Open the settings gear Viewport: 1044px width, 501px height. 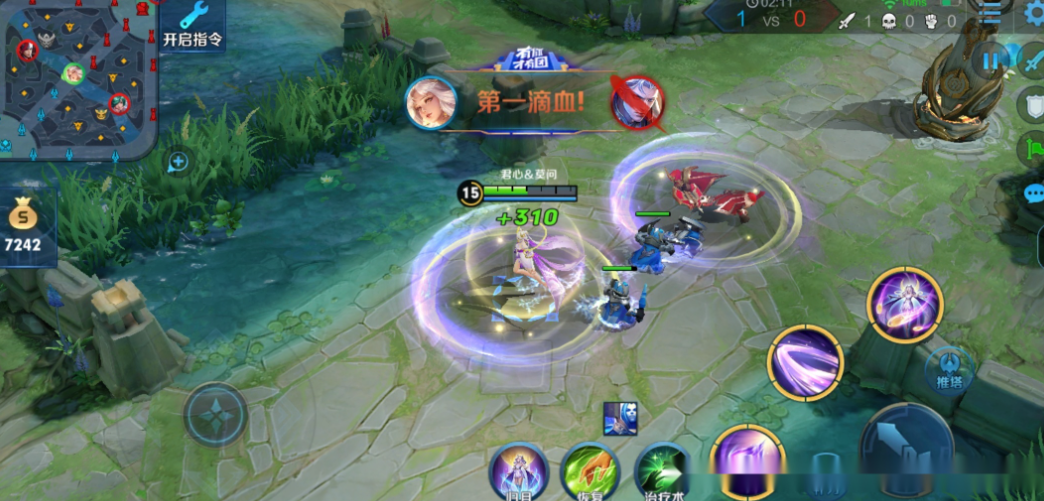(x=1034, y=14)
